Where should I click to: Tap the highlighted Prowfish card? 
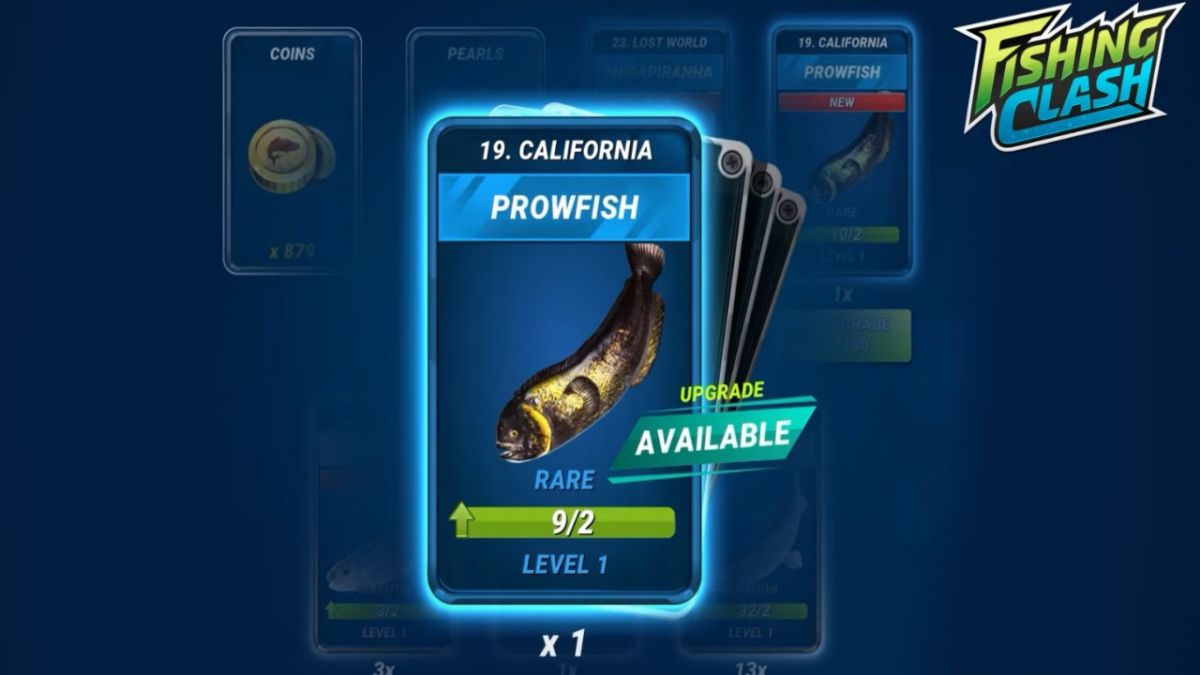[563, 360]
